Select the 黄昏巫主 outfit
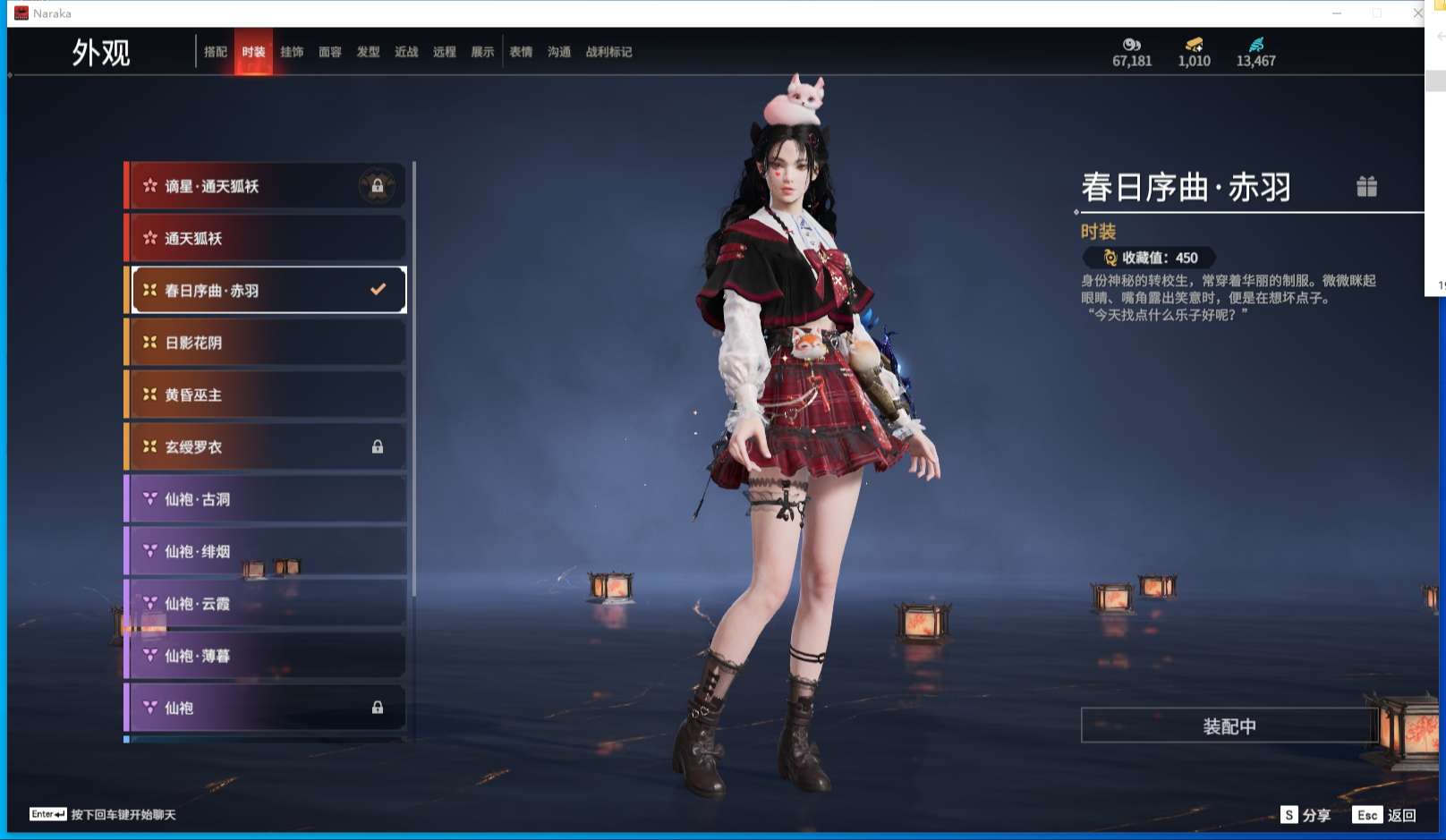The width and height of the screenshot is (1446, 840). point(265,395)
